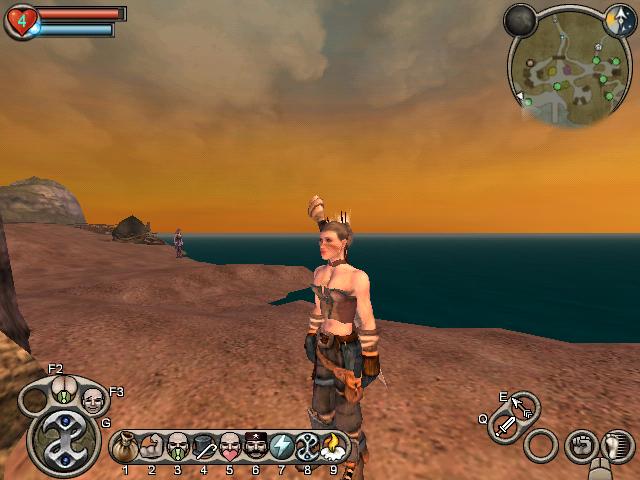Screen dimensions: 640x480
Task: Cast the lightning bolt spell
Action: [282, 446]
